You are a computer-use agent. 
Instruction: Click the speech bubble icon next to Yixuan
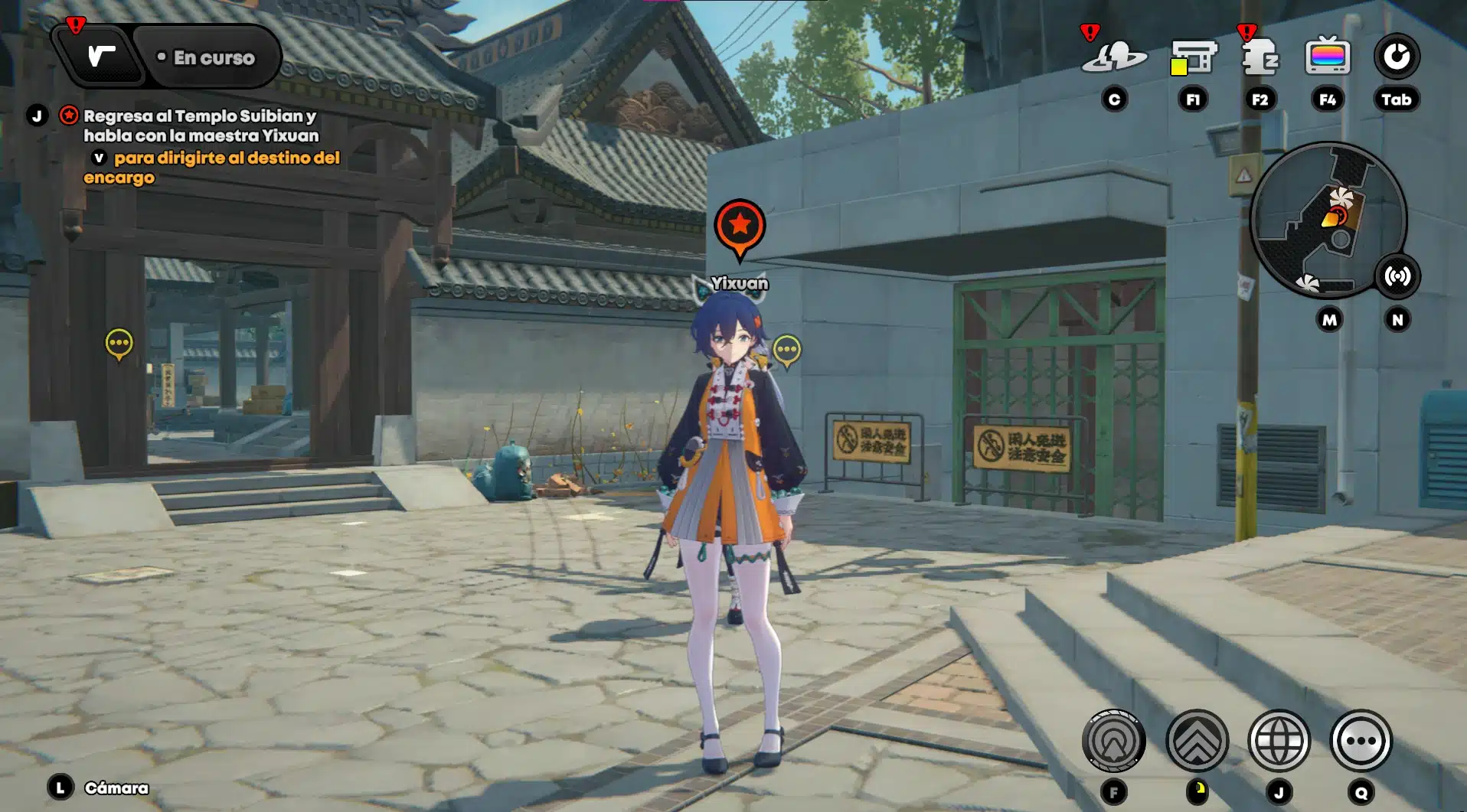(787, 351)
